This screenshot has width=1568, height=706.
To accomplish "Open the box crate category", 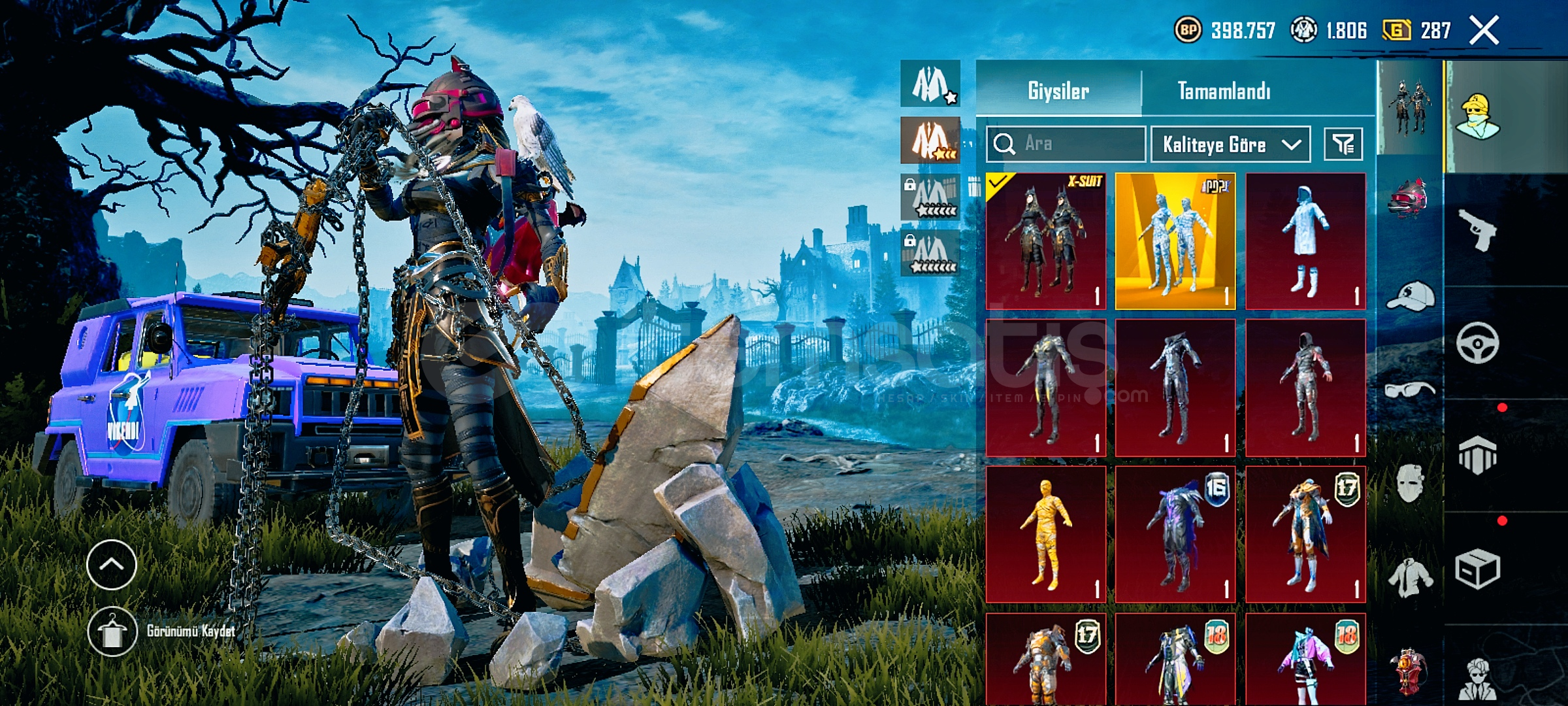I will click(1477, 569).
